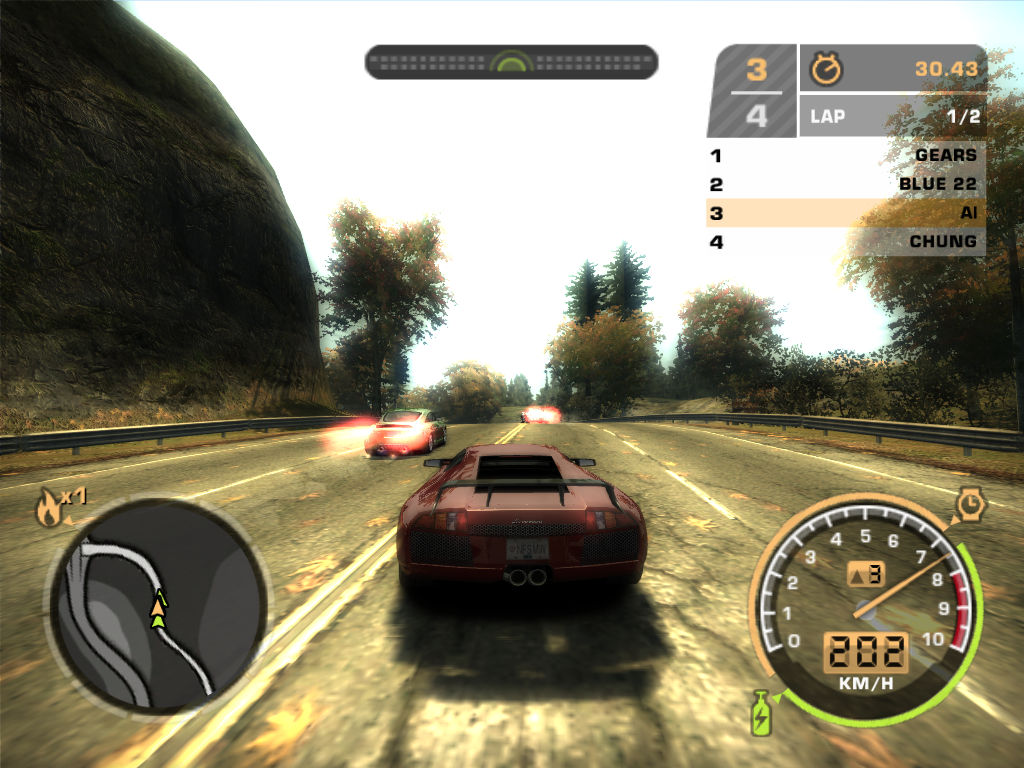The image size is (1024, 768).
Task: Click the speedbreaker stopwatch icon above tachometer
Action: [970, 504]
